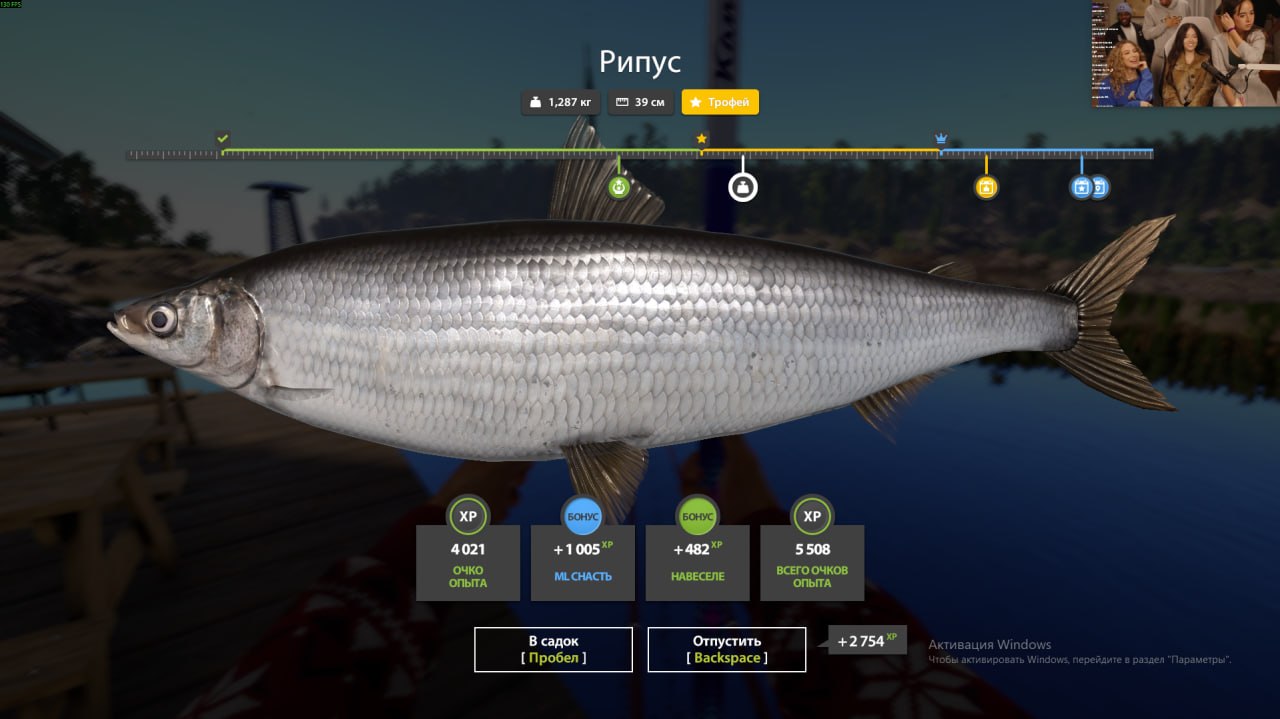Open the МL Снасть bonus XP tile
Screen dimensions: 1280x719
[583, 562]
